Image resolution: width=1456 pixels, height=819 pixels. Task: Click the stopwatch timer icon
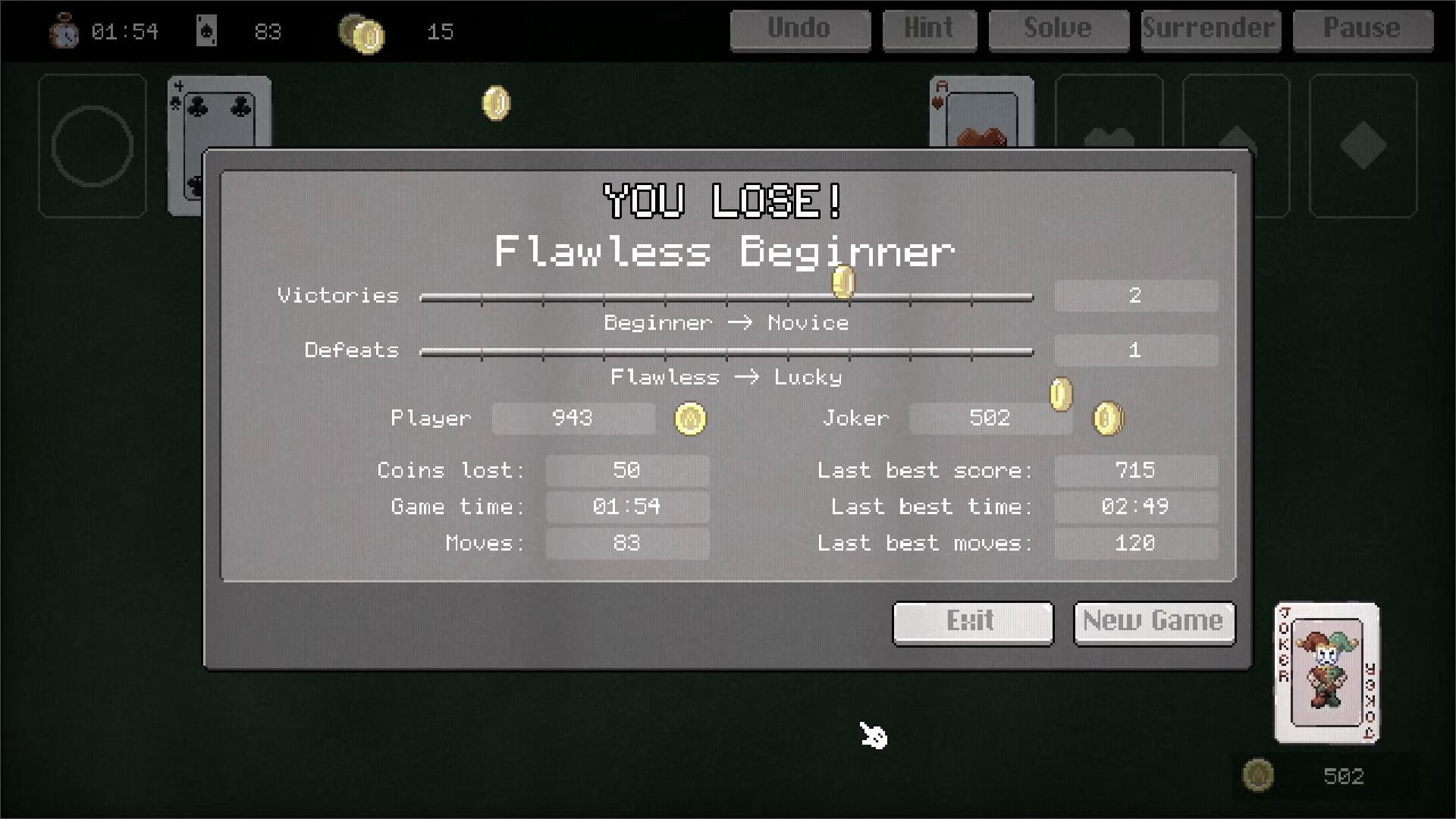(64, 32)
